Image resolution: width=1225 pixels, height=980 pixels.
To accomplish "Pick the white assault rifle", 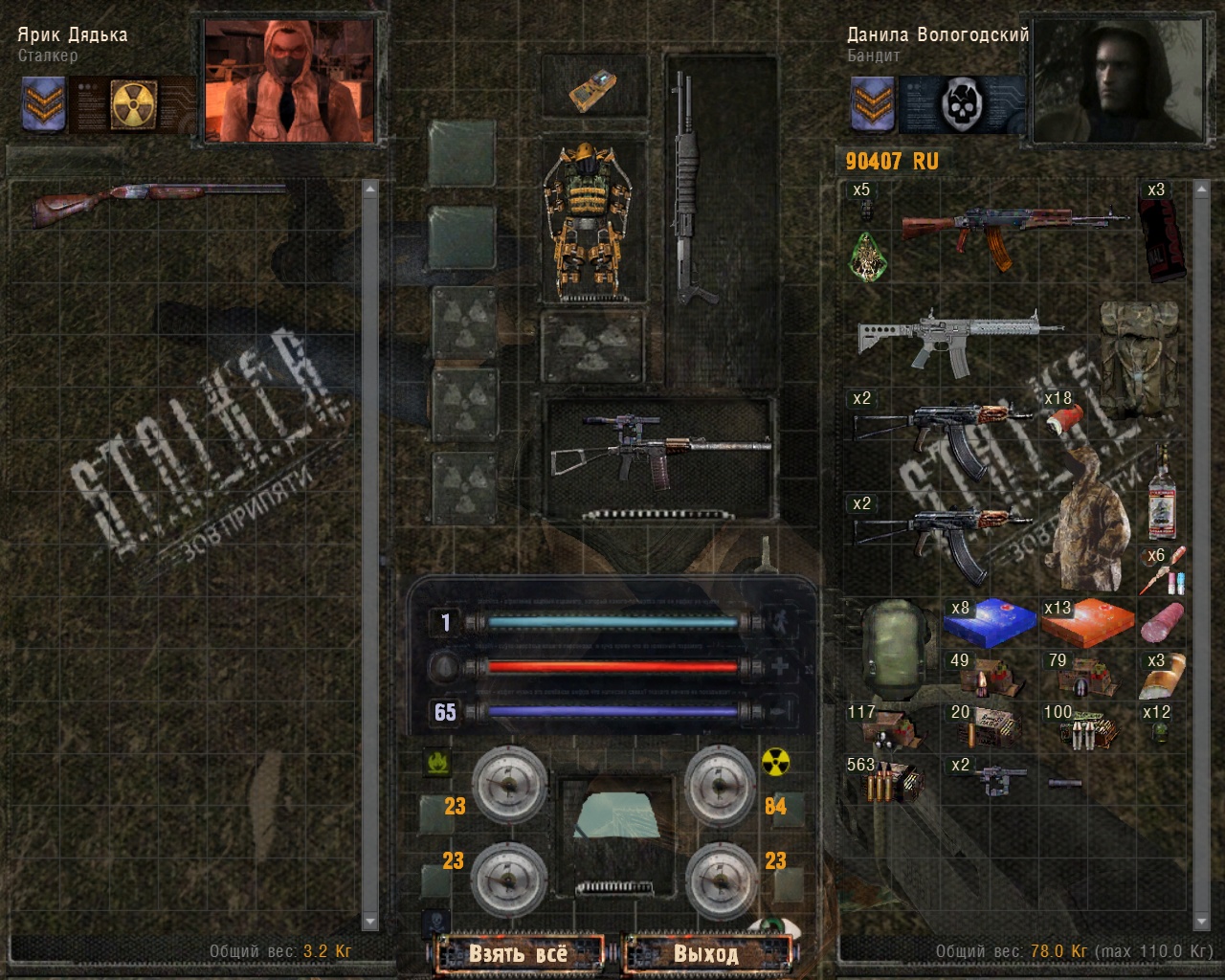I will pyautogui.click(x=957, y=337).
